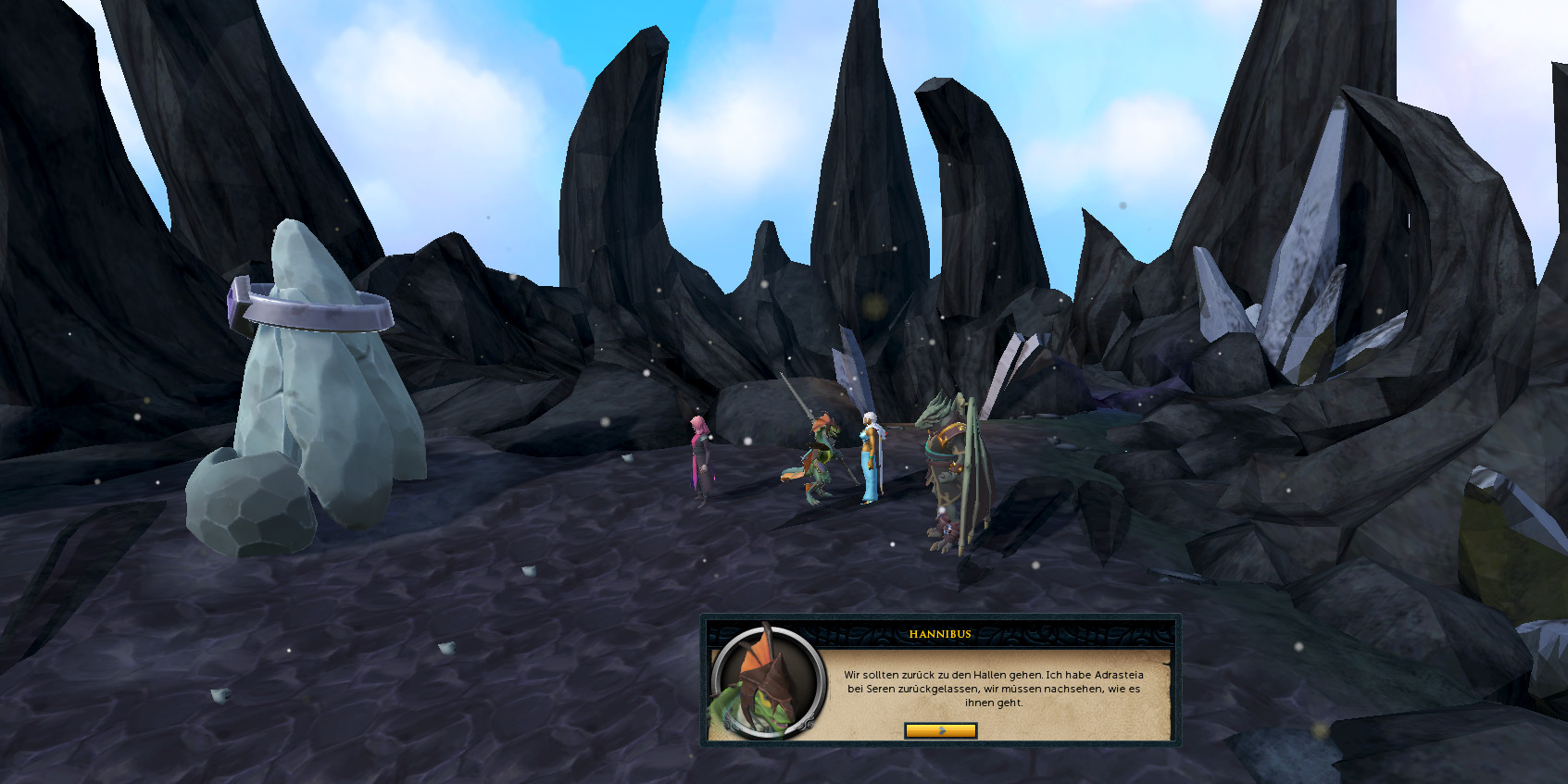This screenshot has height=784, width=1568.
Task: Continue Hannibus's dialogue with the yellow arrow button
Action: click(x=940, y=730)
